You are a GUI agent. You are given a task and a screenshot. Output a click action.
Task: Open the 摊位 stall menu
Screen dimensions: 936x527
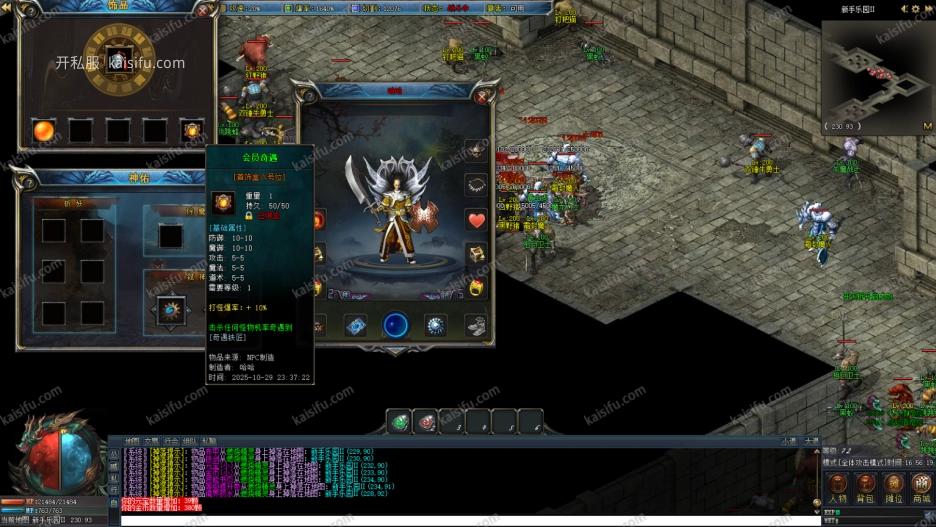click(x=894, y=485)
